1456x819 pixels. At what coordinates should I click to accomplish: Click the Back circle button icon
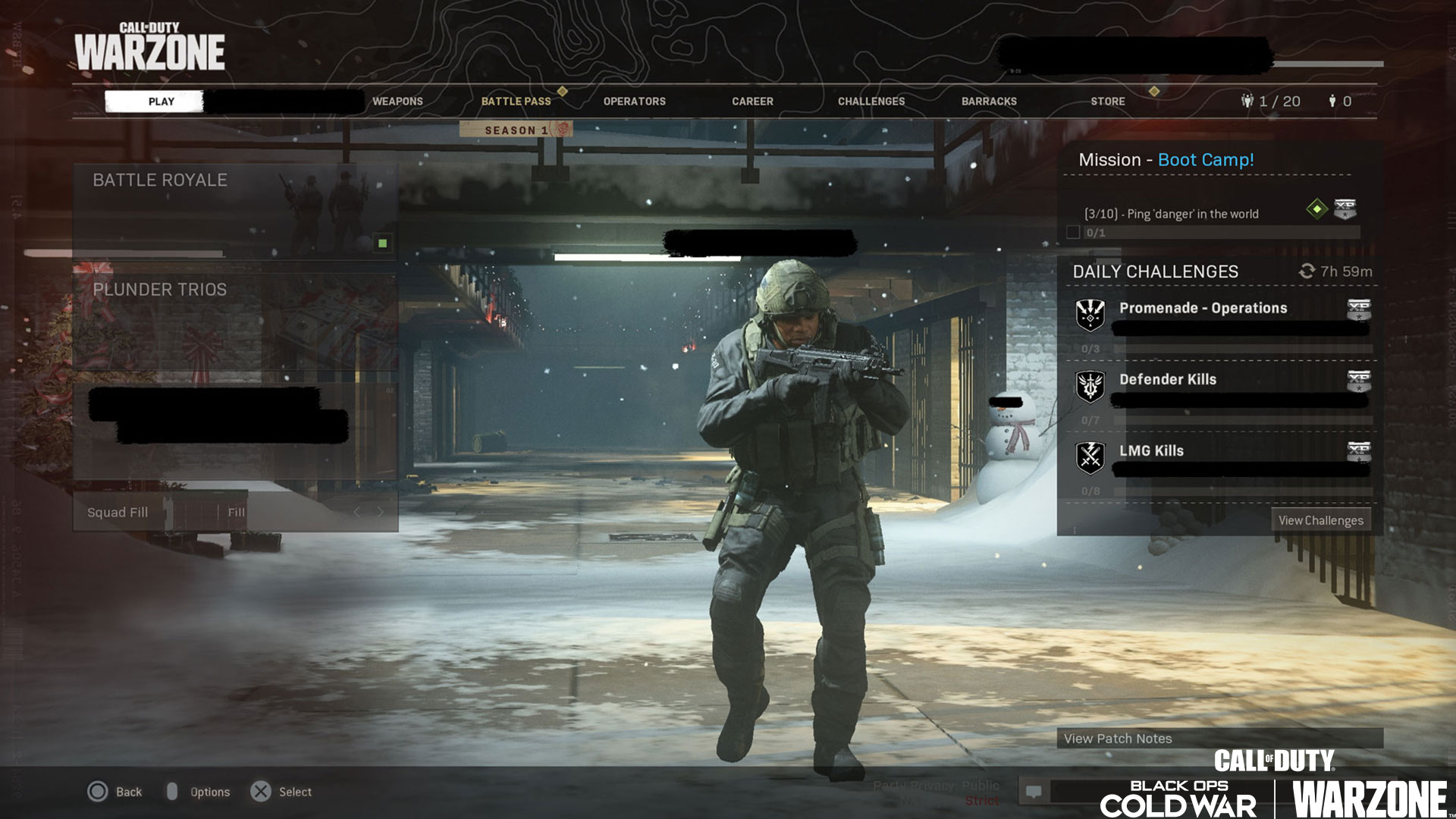coord(97,791)
